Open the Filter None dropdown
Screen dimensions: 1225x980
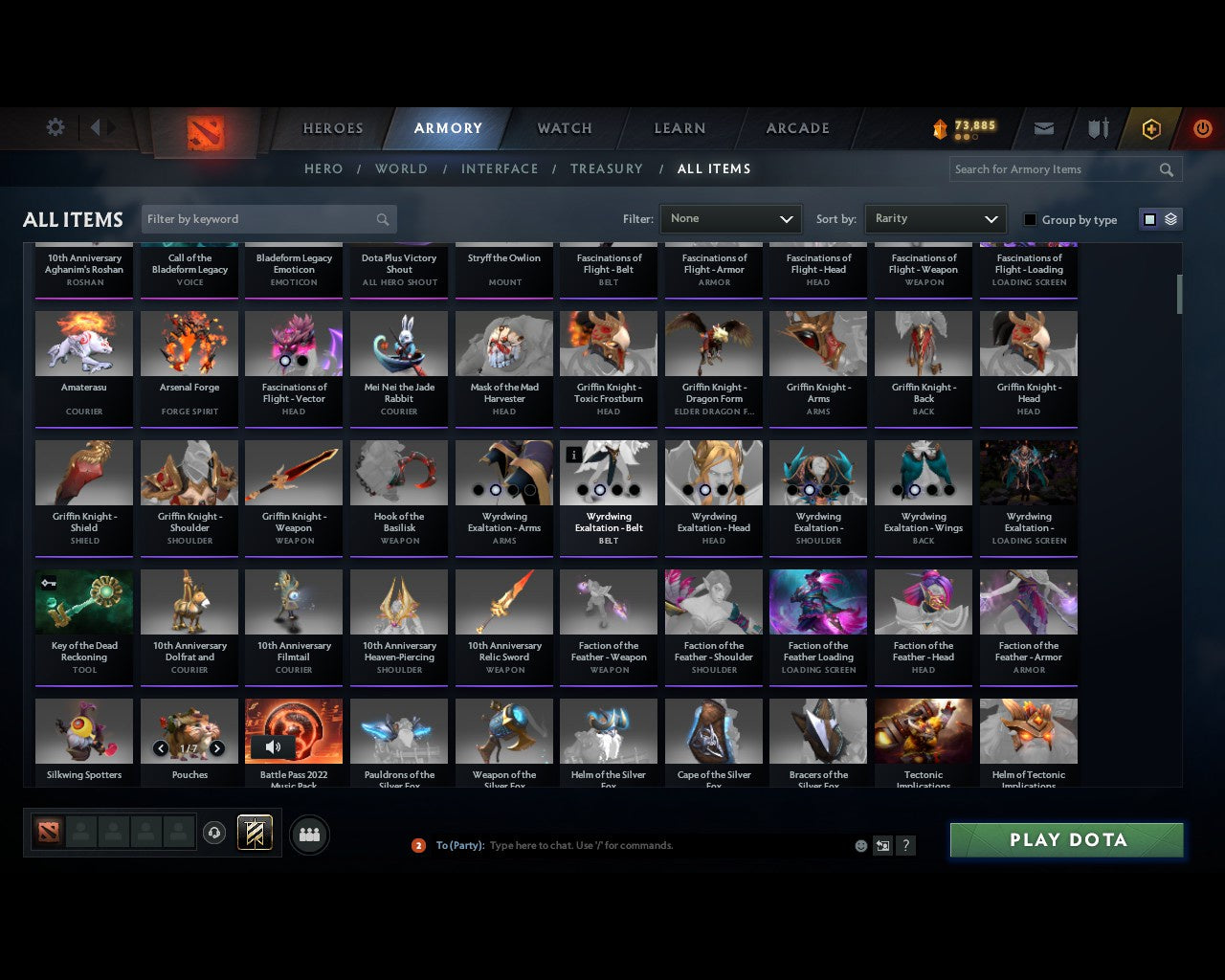[730, 218]
